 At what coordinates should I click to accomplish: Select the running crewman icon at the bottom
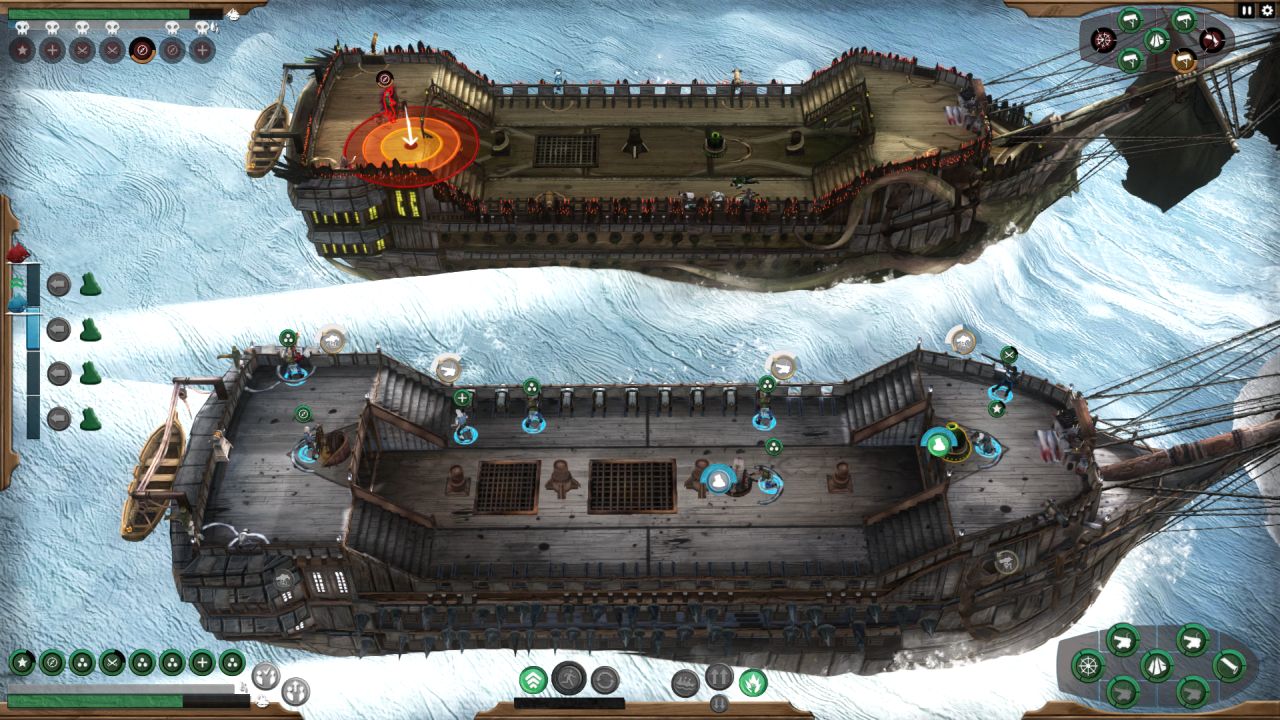tap(569, 678)
